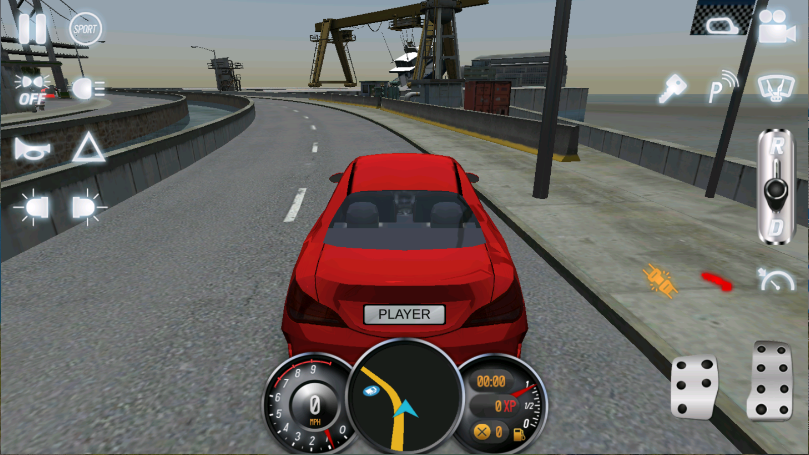This screenshot has height=455, width=809.
Task: Toggle the SPORT driving mode
Action: click(87, 28)
